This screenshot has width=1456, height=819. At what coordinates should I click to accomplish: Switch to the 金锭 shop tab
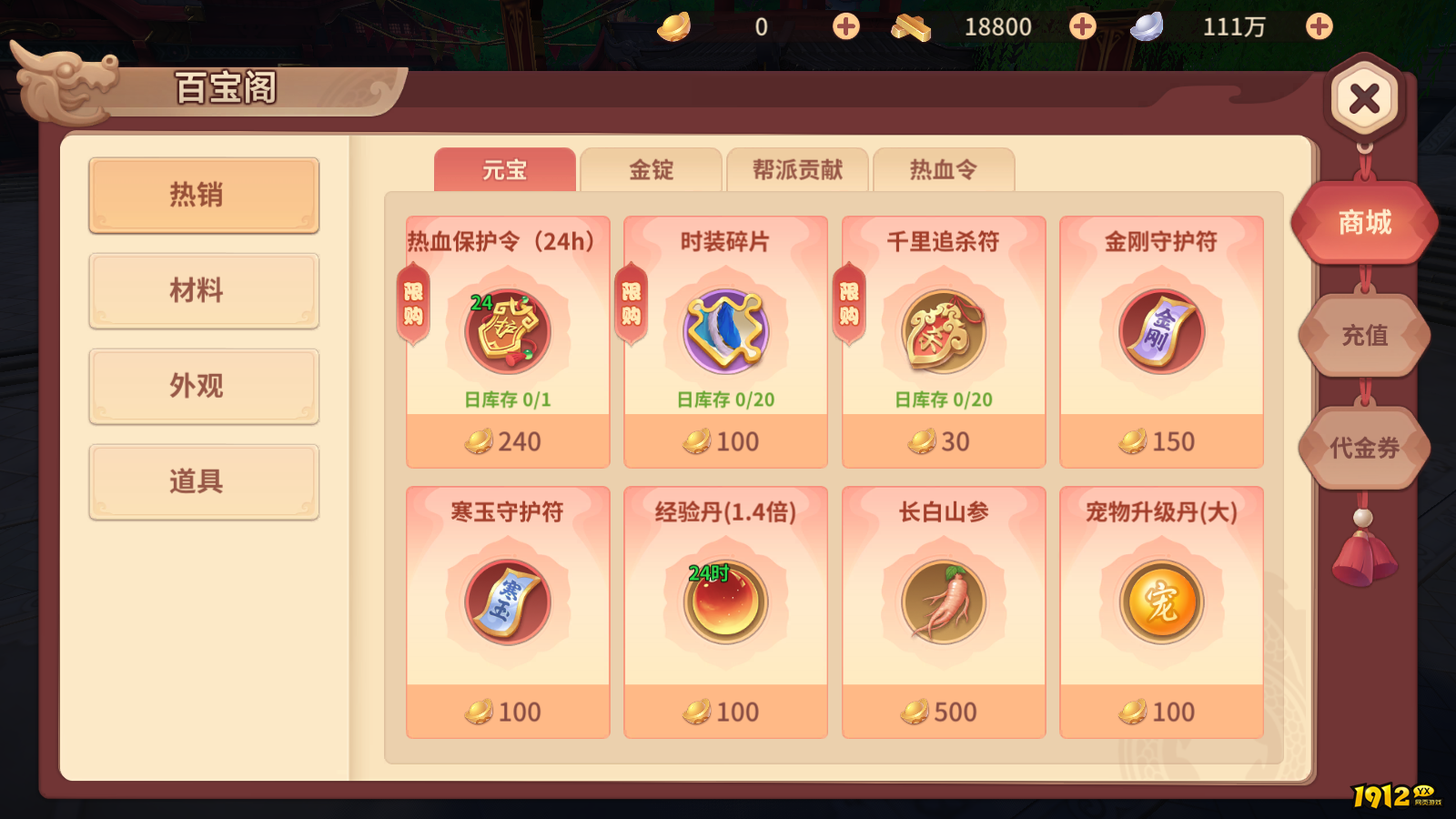tap(651, 170)
